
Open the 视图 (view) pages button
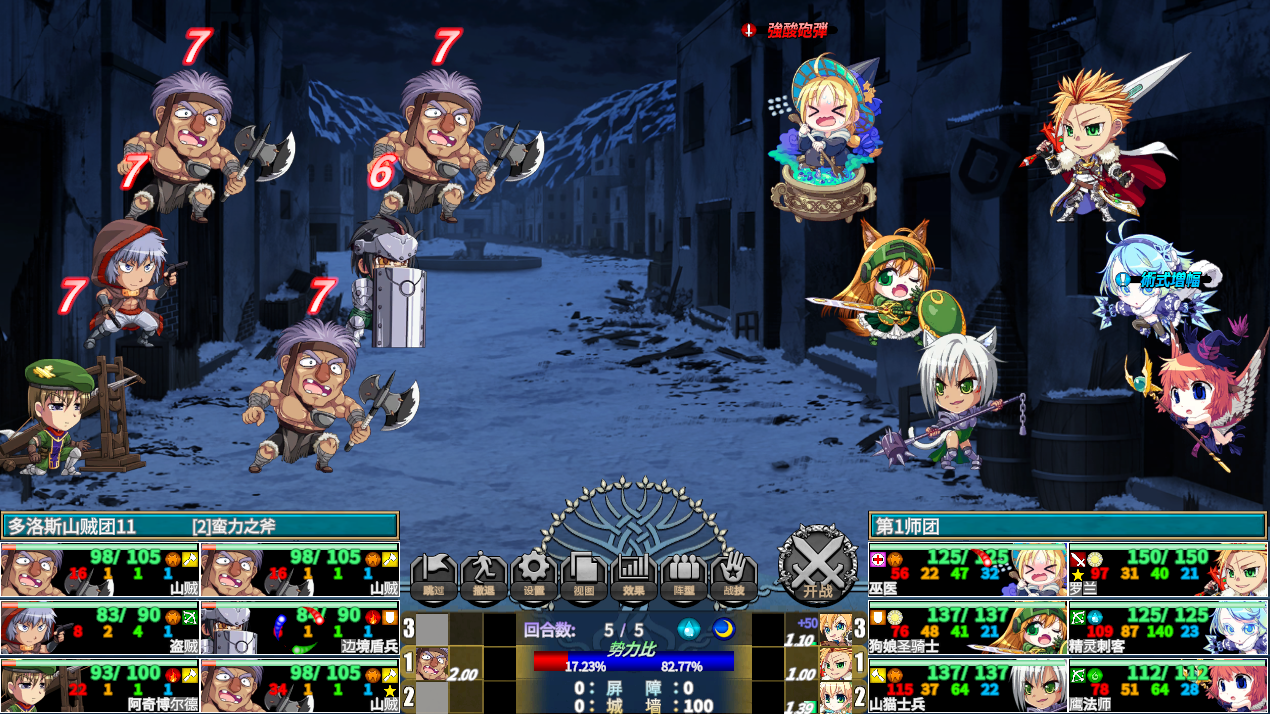tap(584, 577)
